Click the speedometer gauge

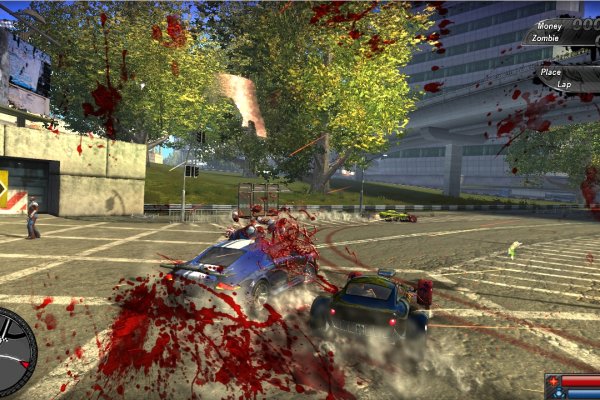(12, 352)
